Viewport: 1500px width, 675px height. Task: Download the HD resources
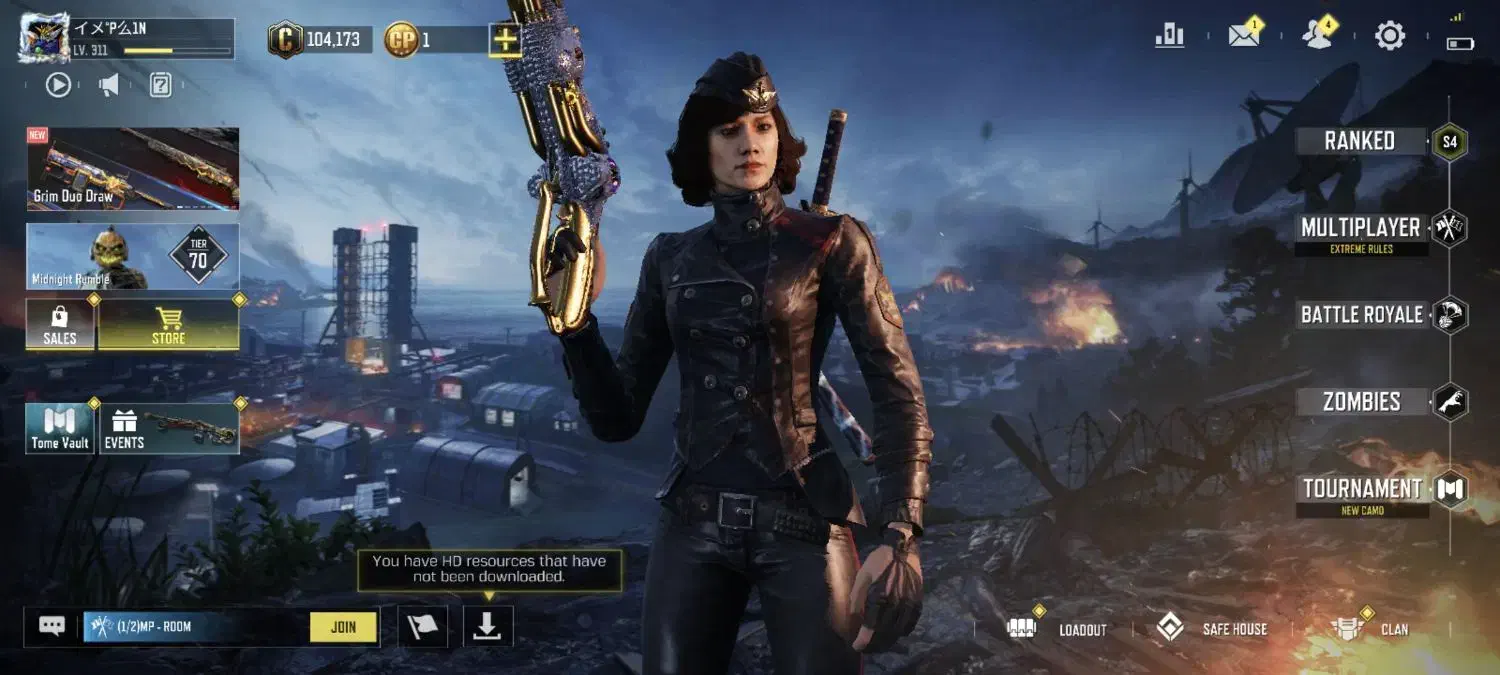pyautogui.click(x=488, y=626)
